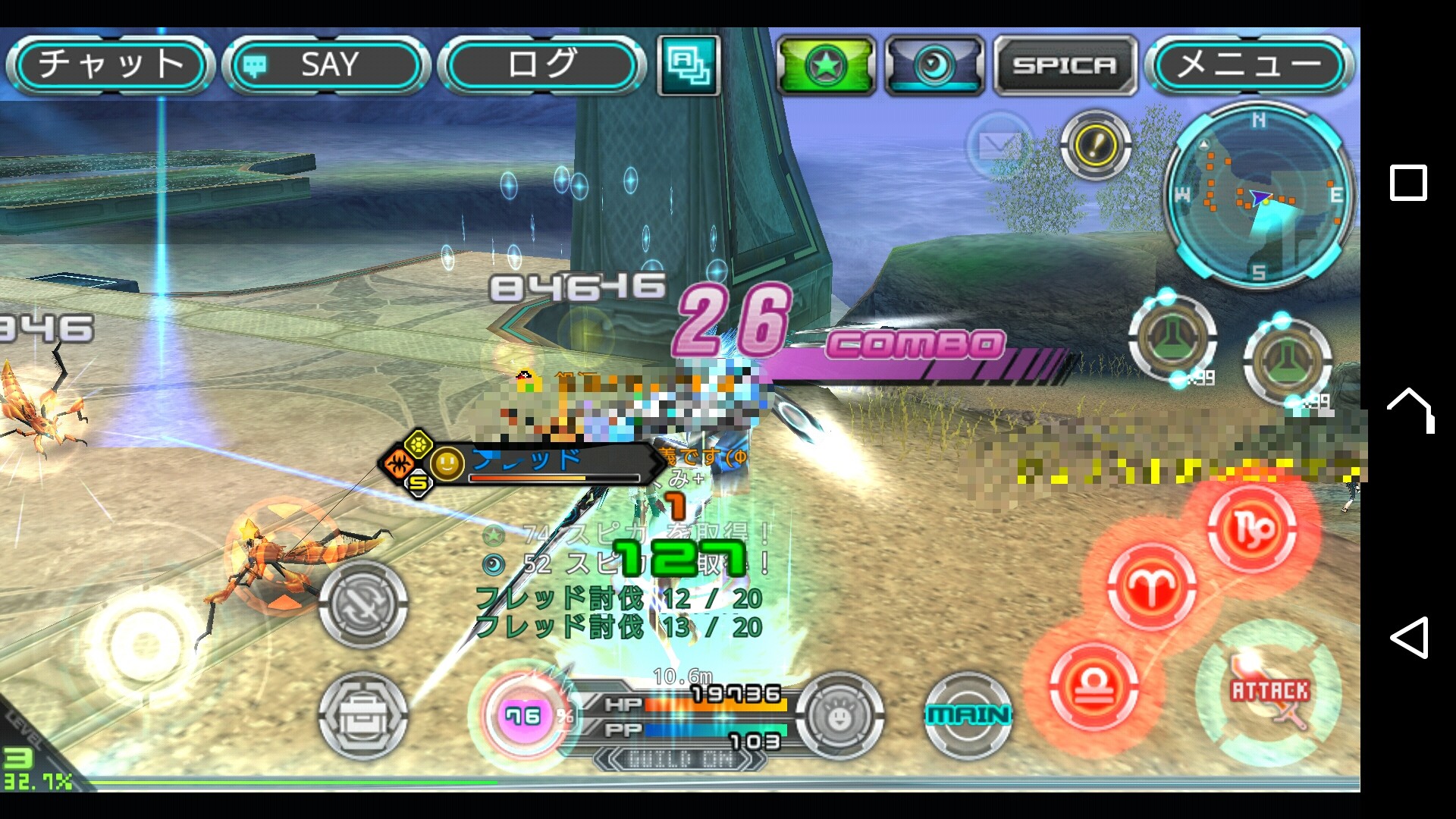Open the item bag button
The image size is (1456, 819).
coord(362,714)
